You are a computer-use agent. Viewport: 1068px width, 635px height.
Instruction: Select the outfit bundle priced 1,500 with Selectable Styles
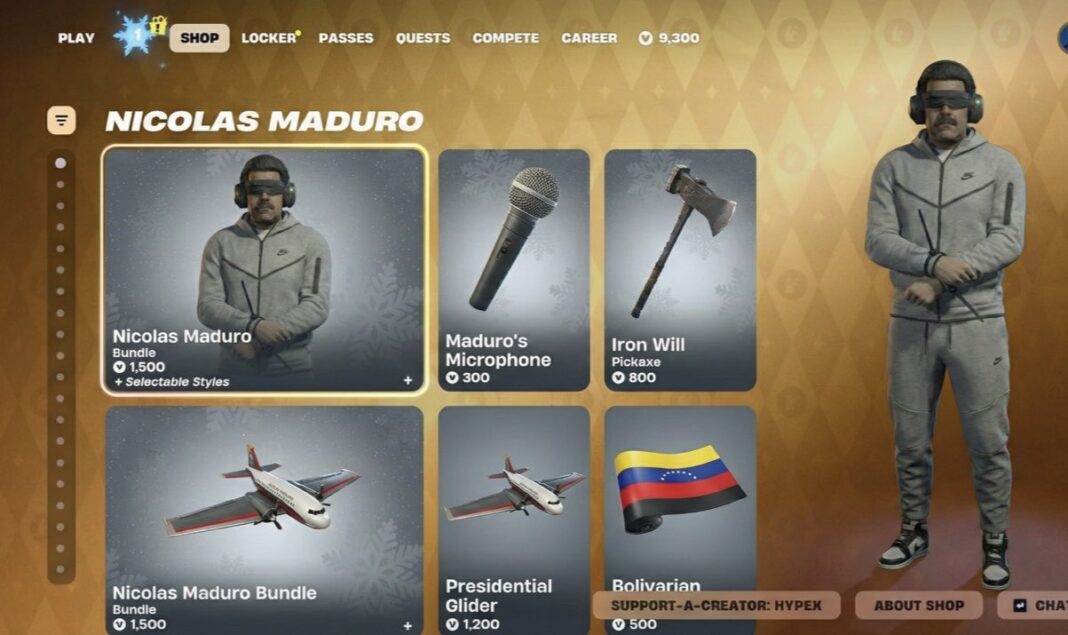pos(264,268)
